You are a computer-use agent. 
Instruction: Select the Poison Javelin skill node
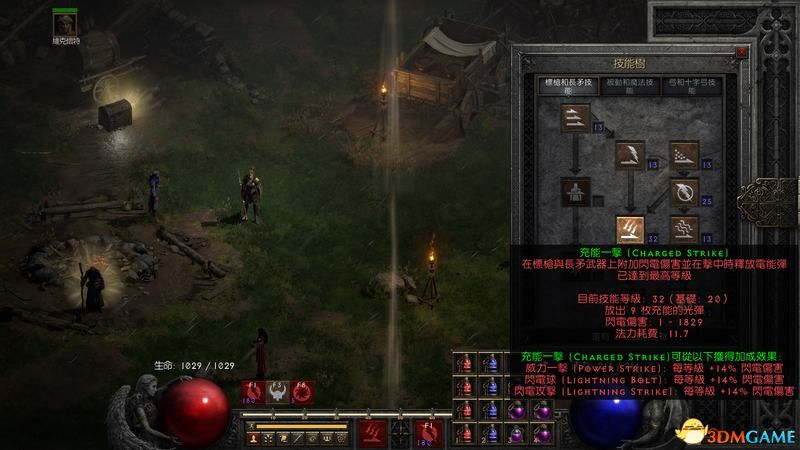(x=685, y=154)
